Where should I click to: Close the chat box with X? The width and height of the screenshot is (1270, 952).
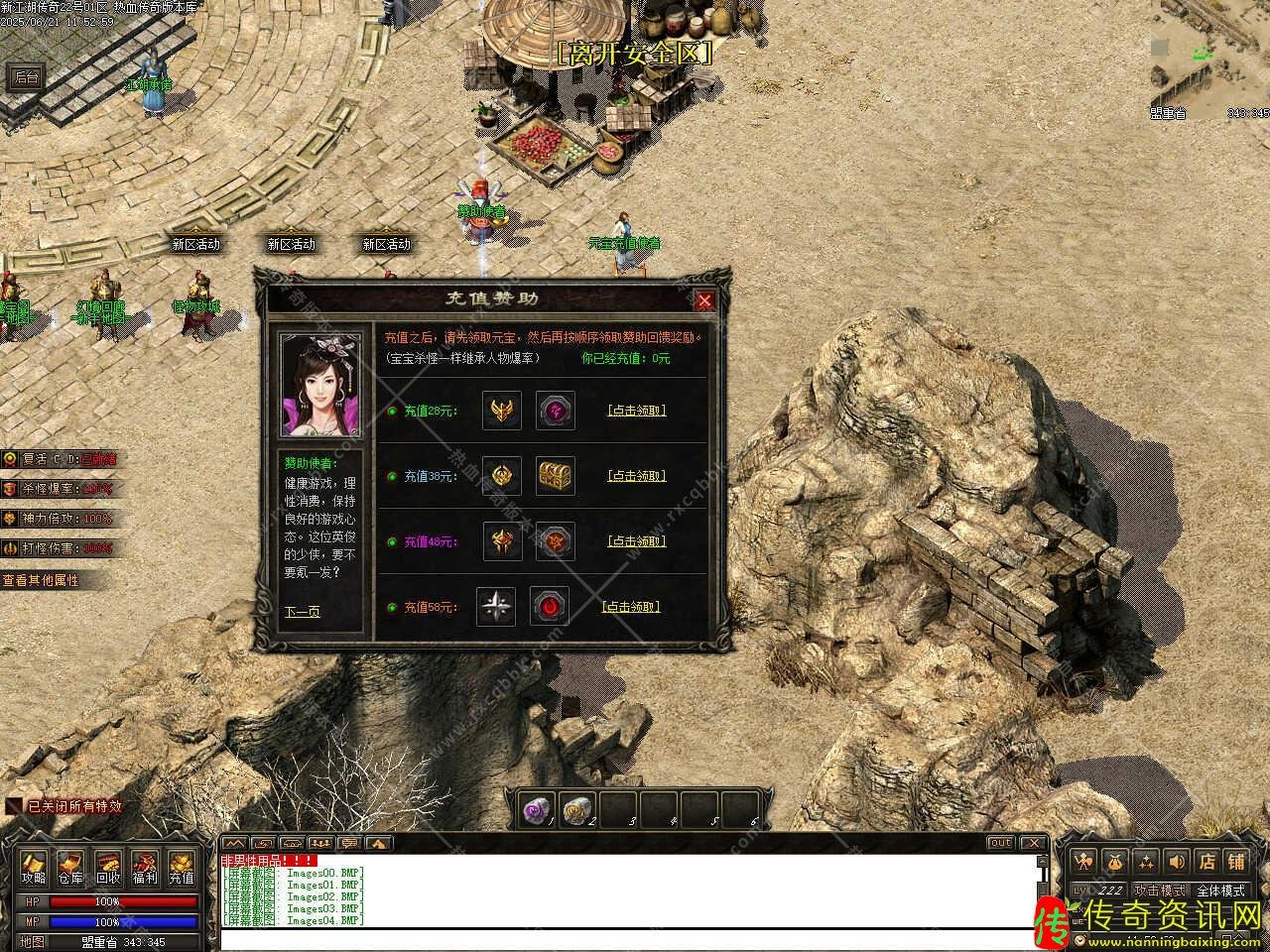[1034, 843]
